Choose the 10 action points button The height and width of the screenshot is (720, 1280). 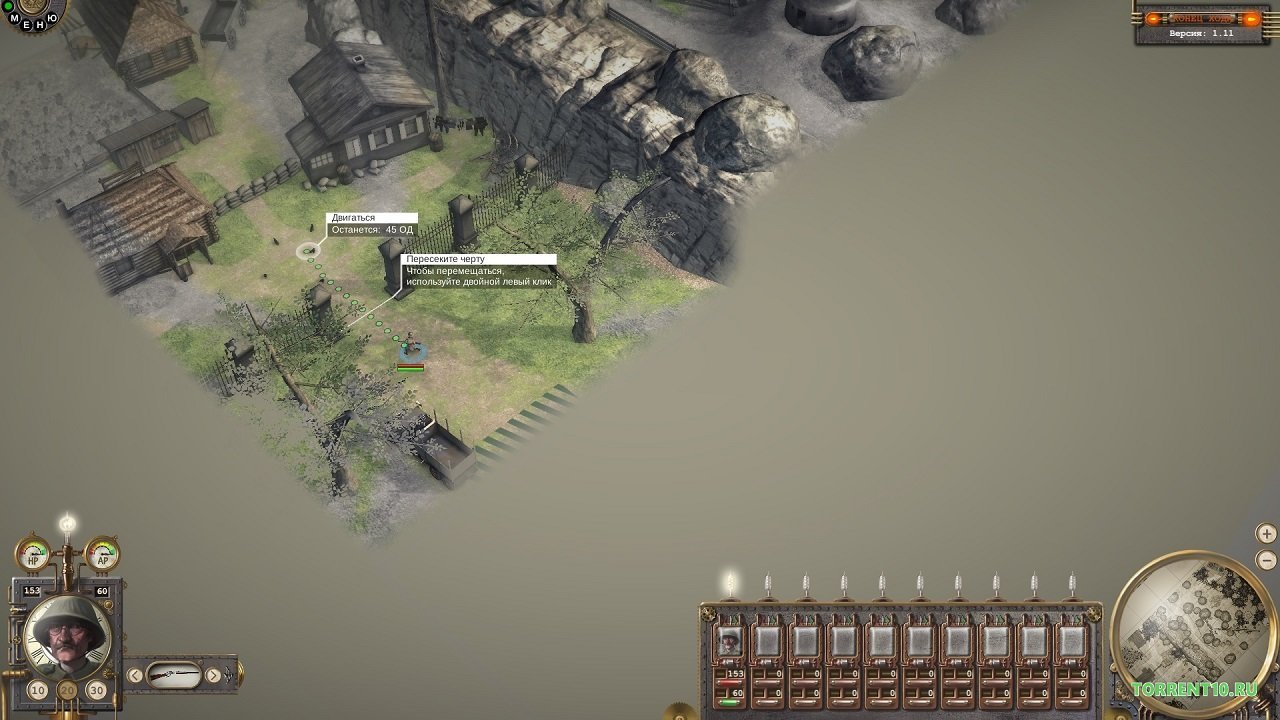(x=38, y=690)
